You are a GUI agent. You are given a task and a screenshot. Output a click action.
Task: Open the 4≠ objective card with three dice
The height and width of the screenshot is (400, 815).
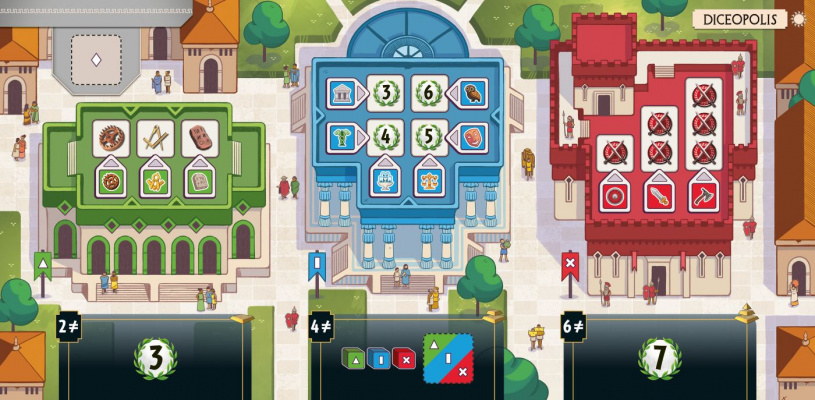[x=404, y=357]
